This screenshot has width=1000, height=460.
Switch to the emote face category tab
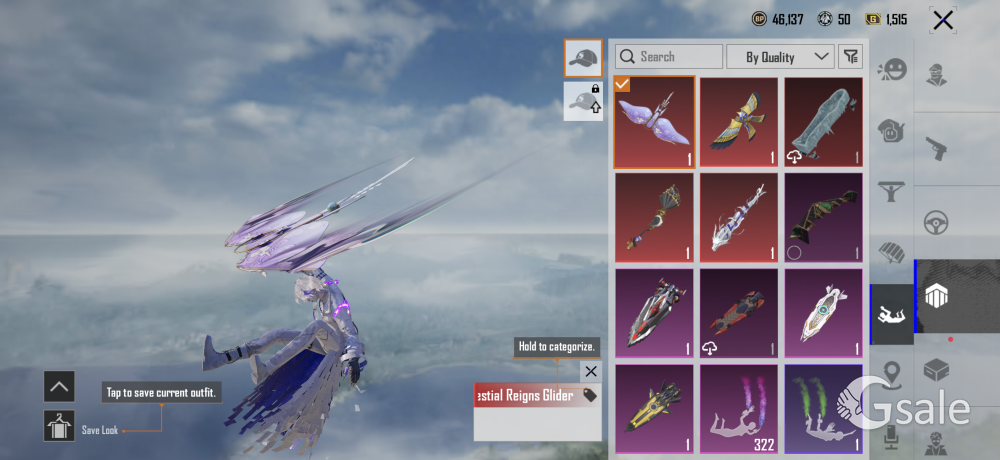tap(891, 70)
